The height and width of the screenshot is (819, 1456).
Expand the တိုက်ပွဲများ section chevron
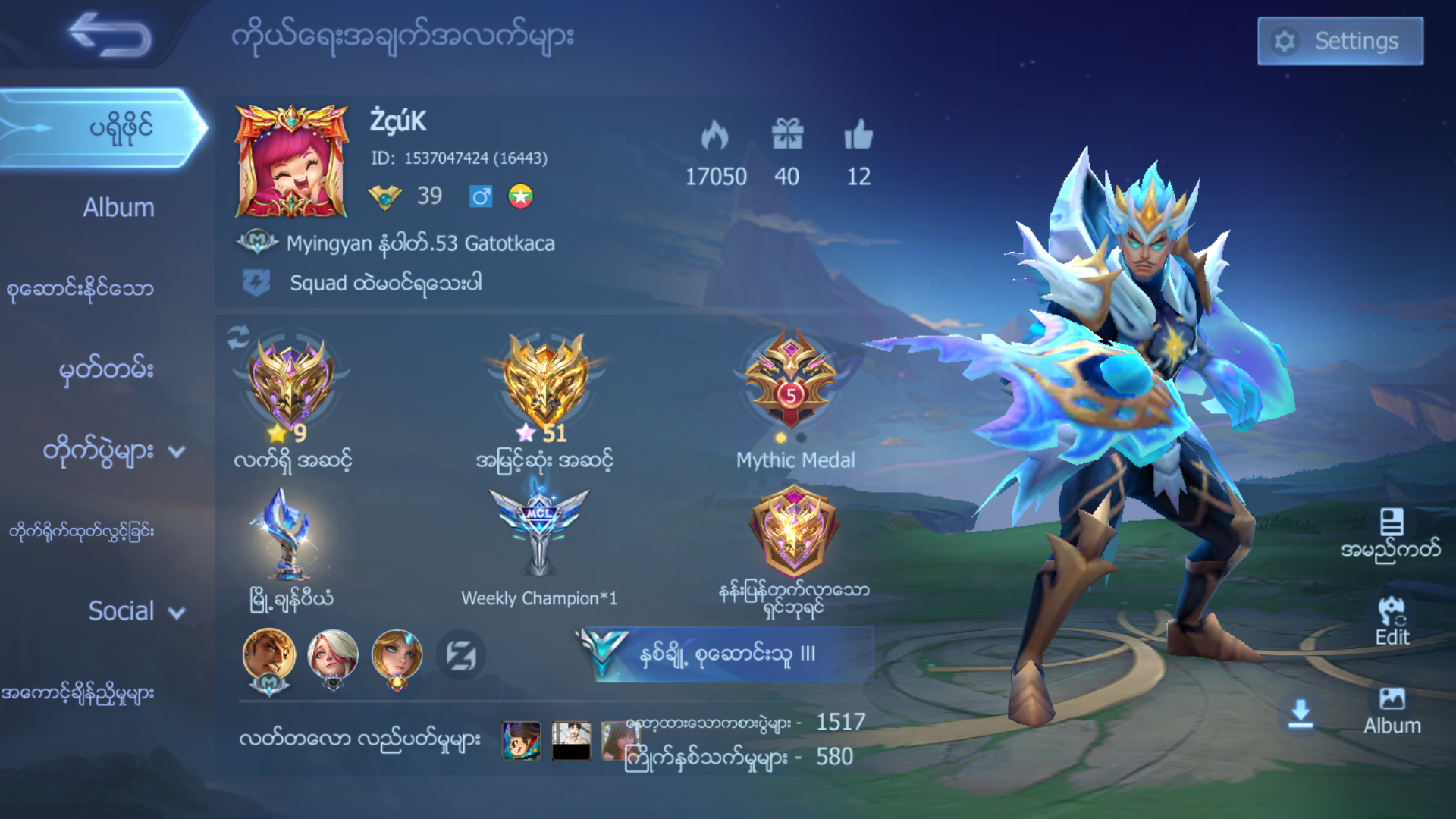178,453
